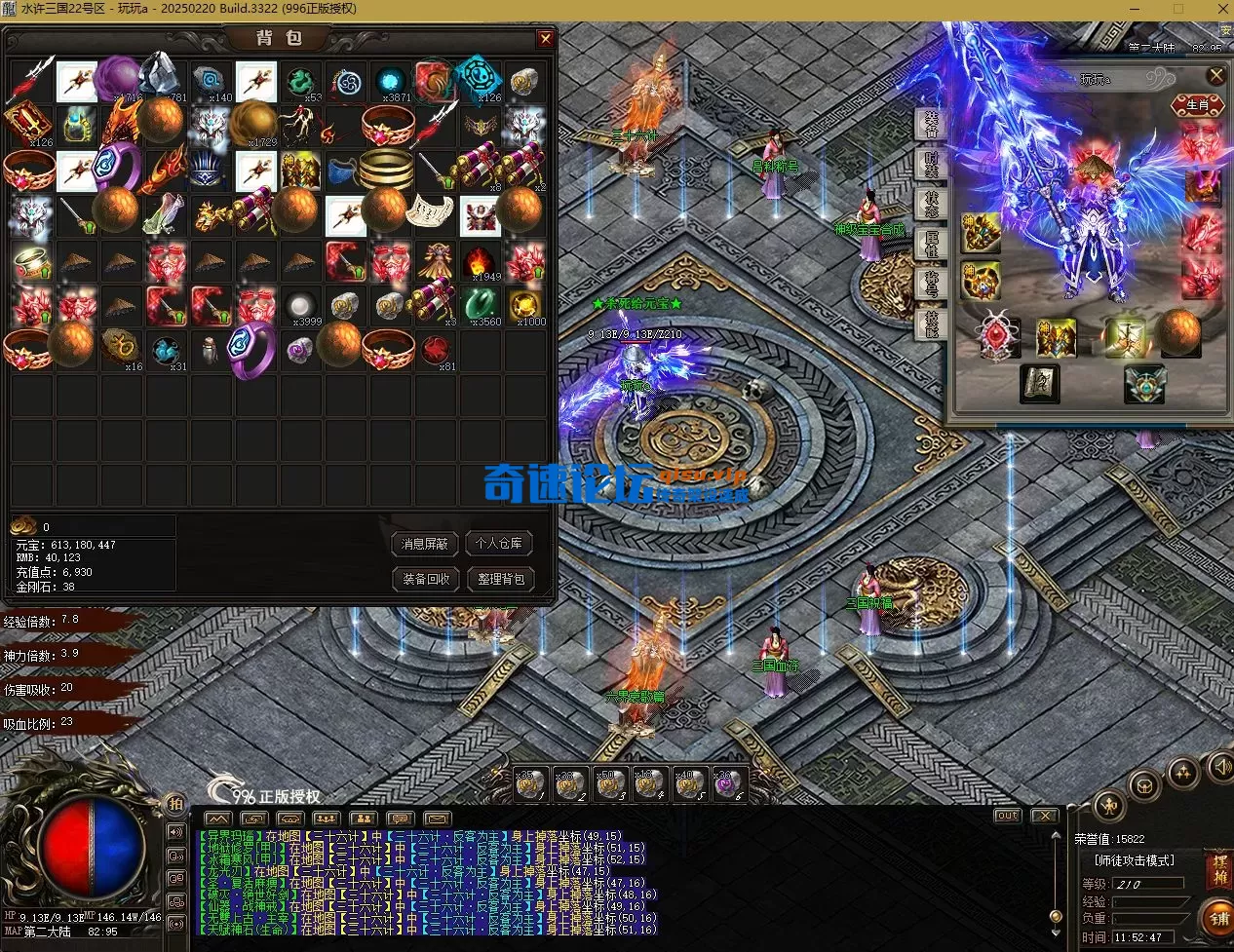The width and height of the screenshot is (1234, 952).
Task: Click the round orange 铺 shop button
Action: [1218, 918]
